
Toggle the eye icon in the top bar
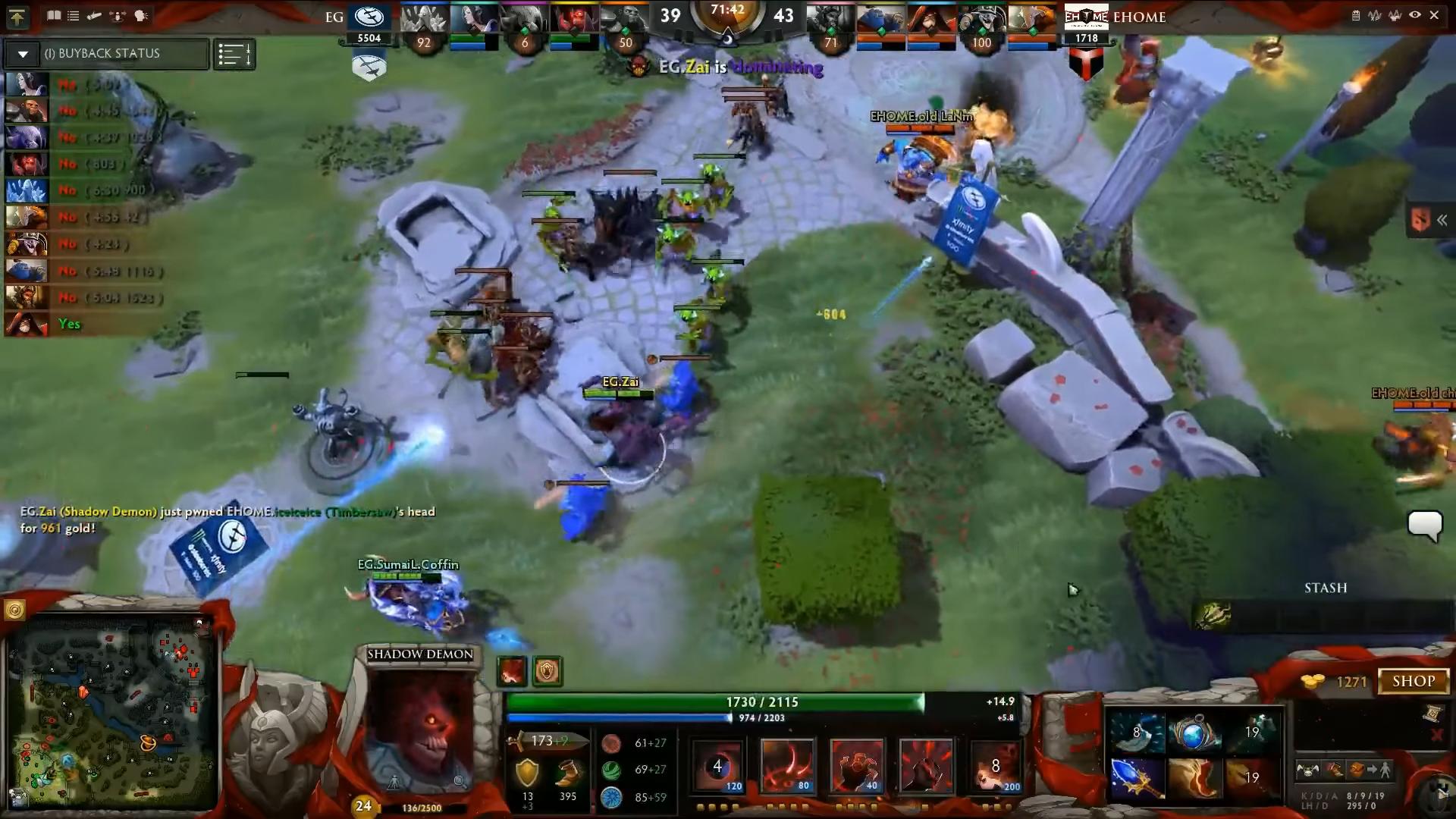pos(1414,15)
